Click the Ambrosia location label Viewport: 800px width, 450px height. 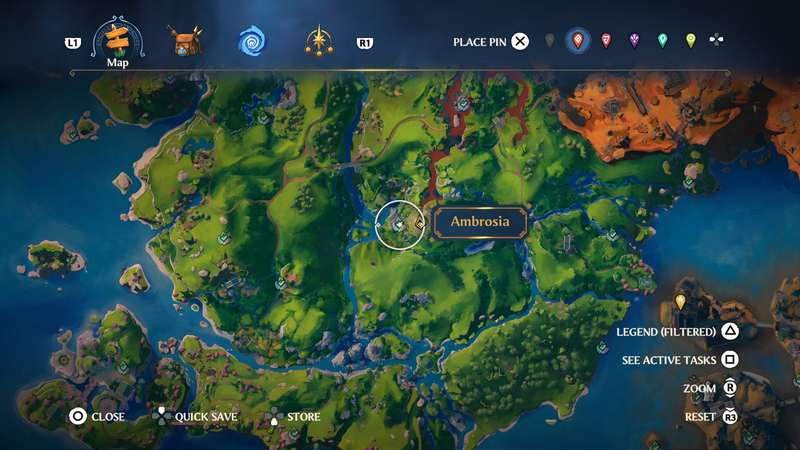point(480,222)
